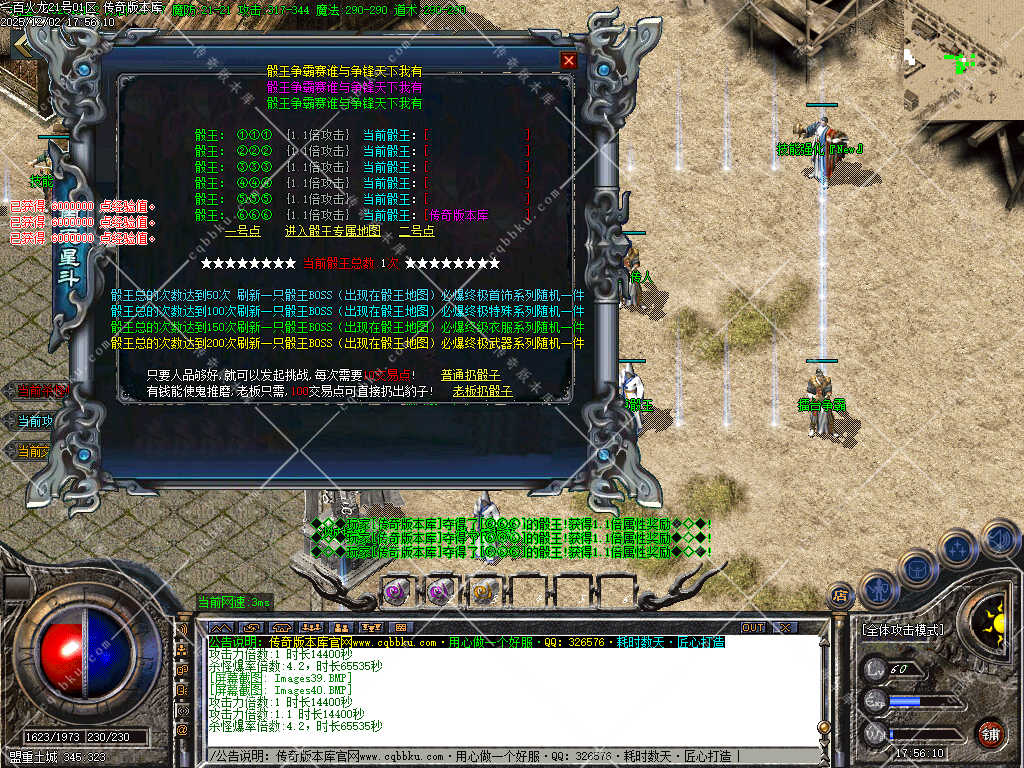
Task: Select 老板扔骰子 boss dice roll
Action: coord(483,392)
